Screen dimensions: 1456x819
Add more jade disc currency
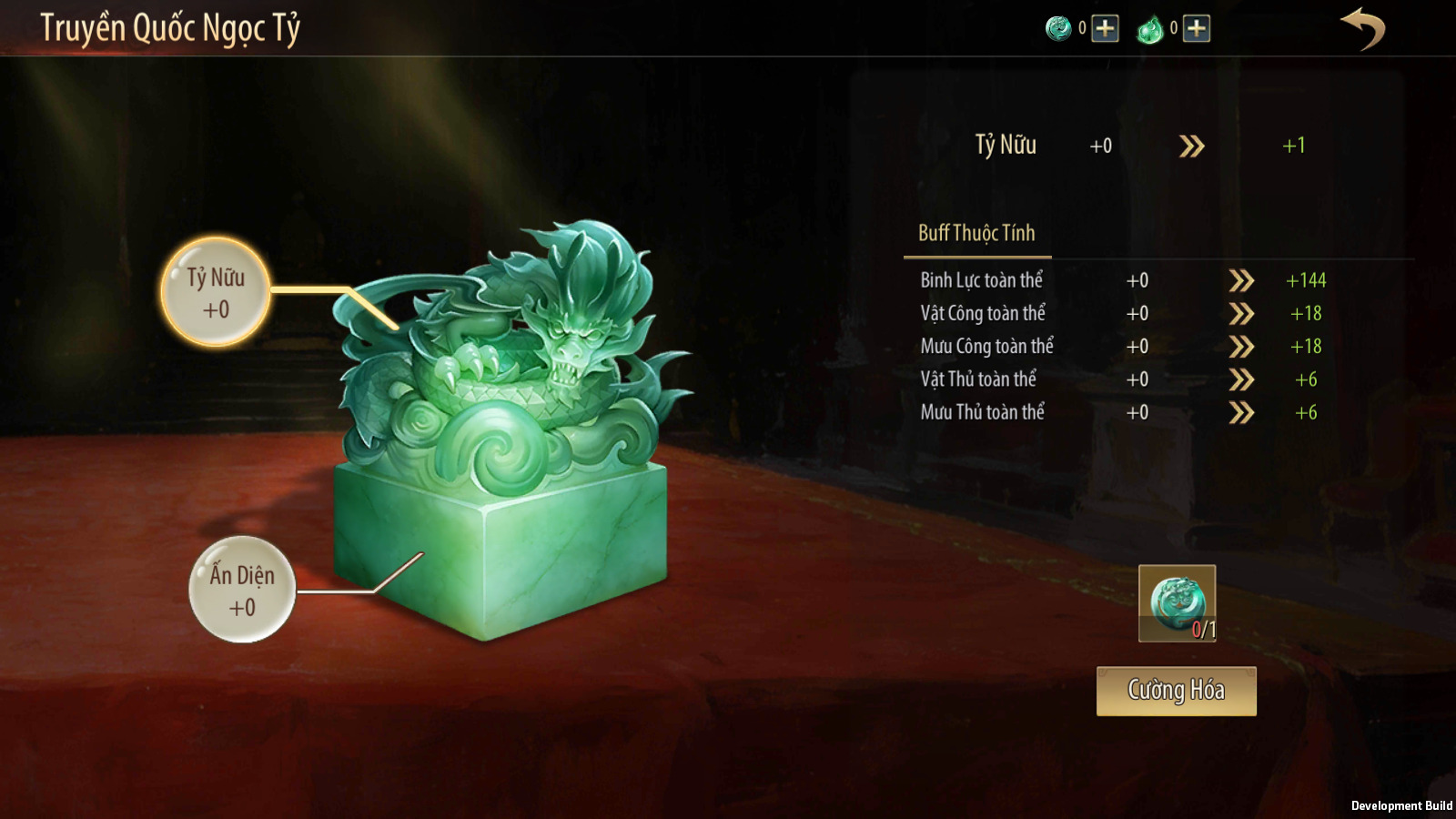click(1105, 29)
